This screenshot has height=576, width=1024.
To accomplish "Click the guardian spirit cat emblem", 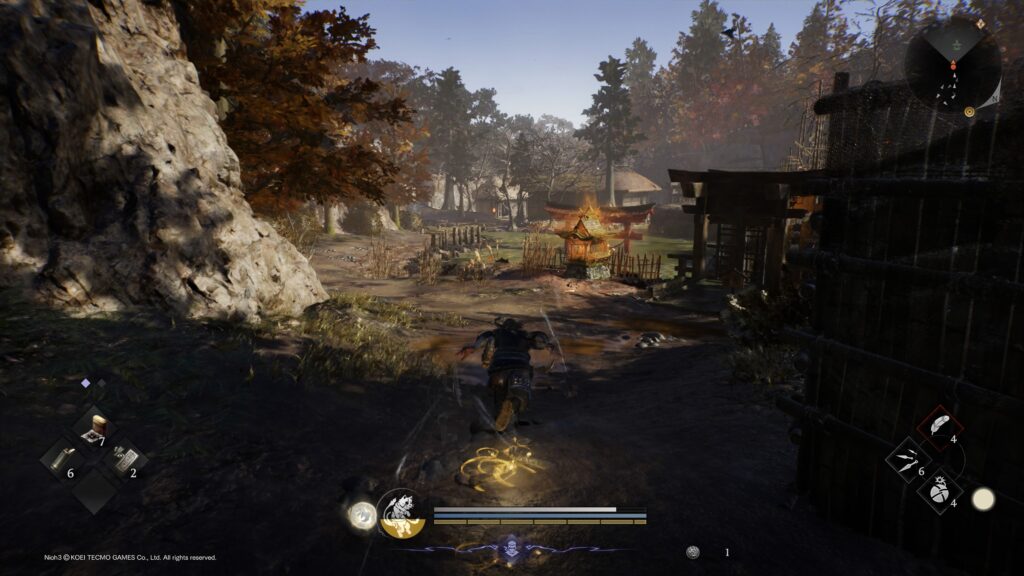I will [401, 513].
